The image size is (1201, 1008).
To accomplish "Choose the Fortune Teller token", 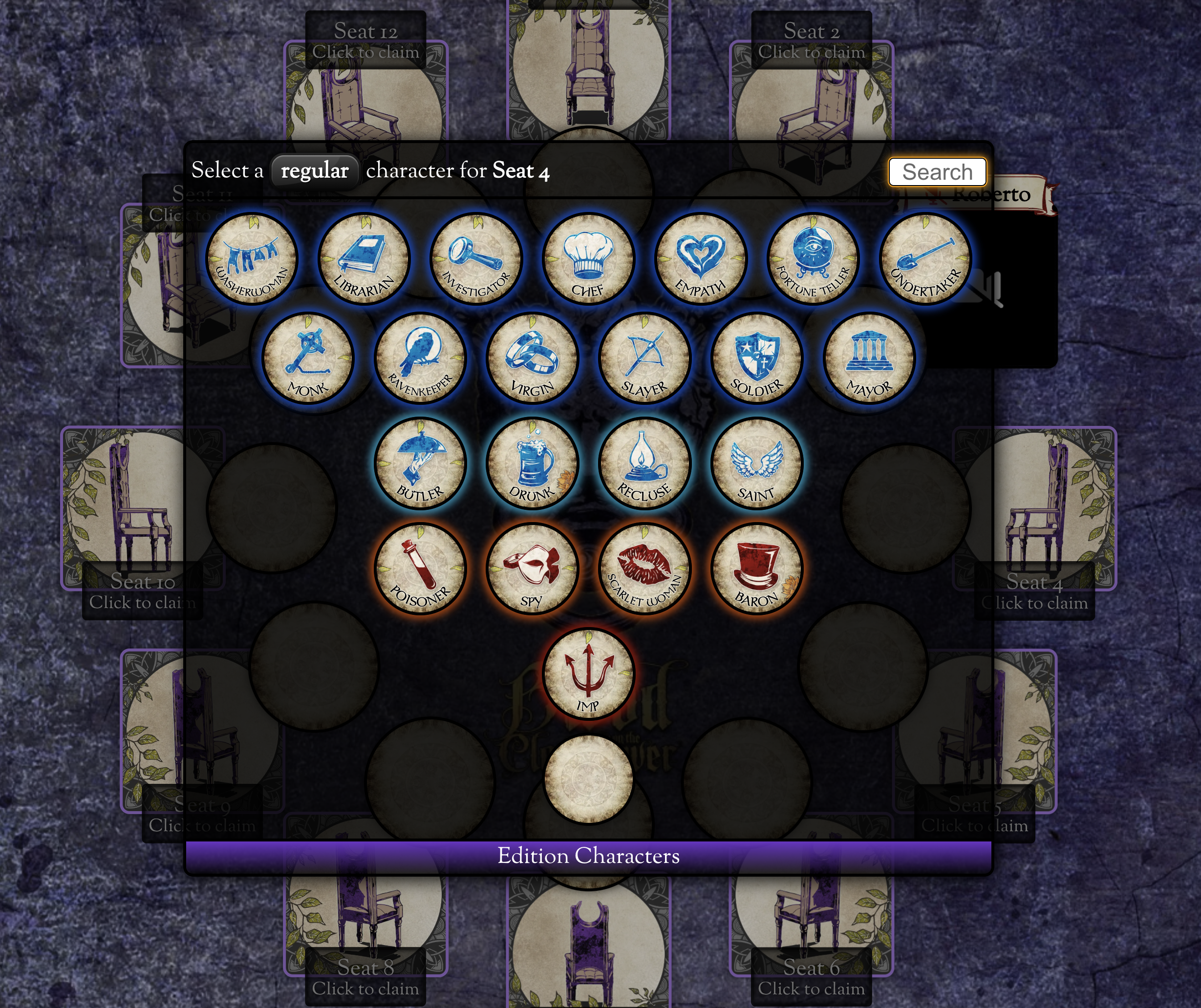I will (812, 260).
